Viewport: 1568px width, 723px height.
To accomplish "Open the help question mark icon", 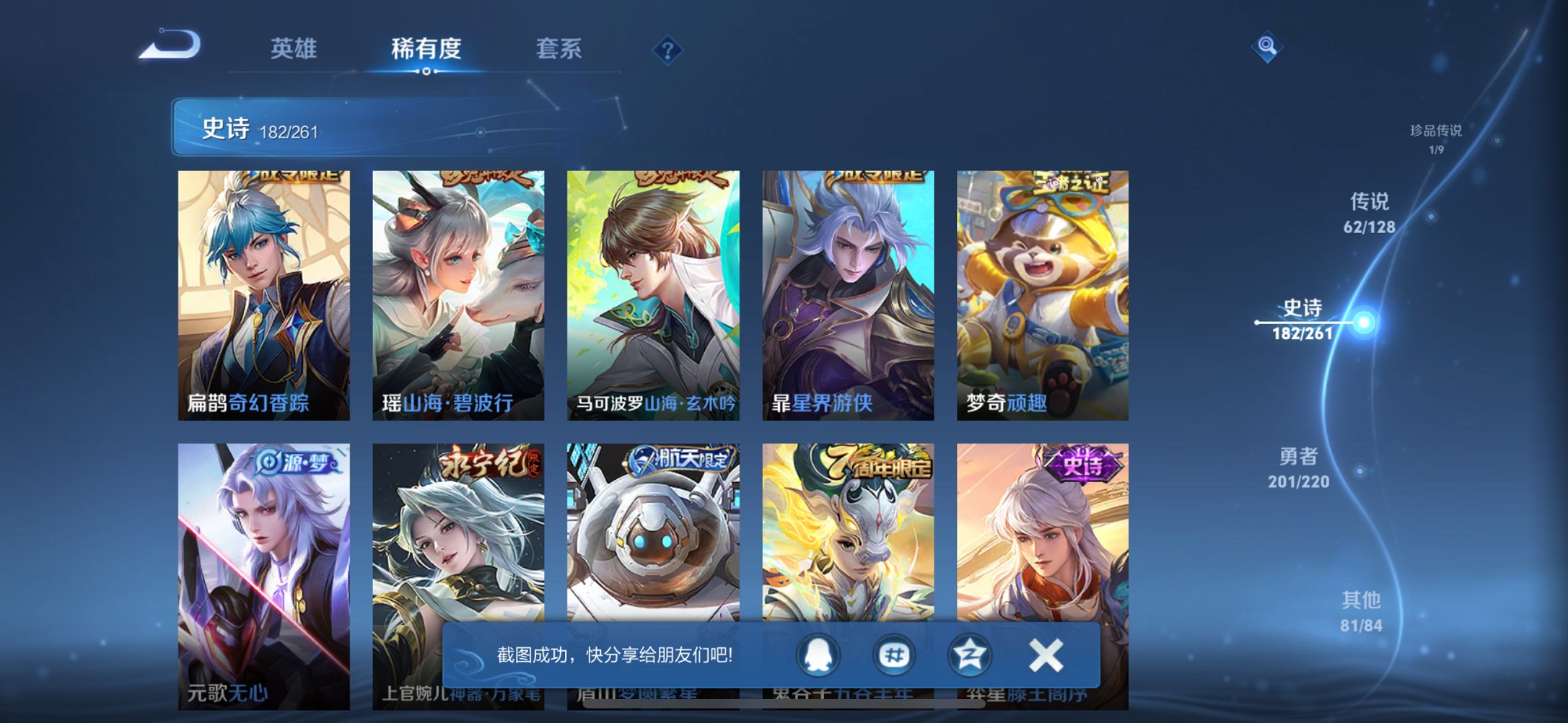I will [667, 49].
